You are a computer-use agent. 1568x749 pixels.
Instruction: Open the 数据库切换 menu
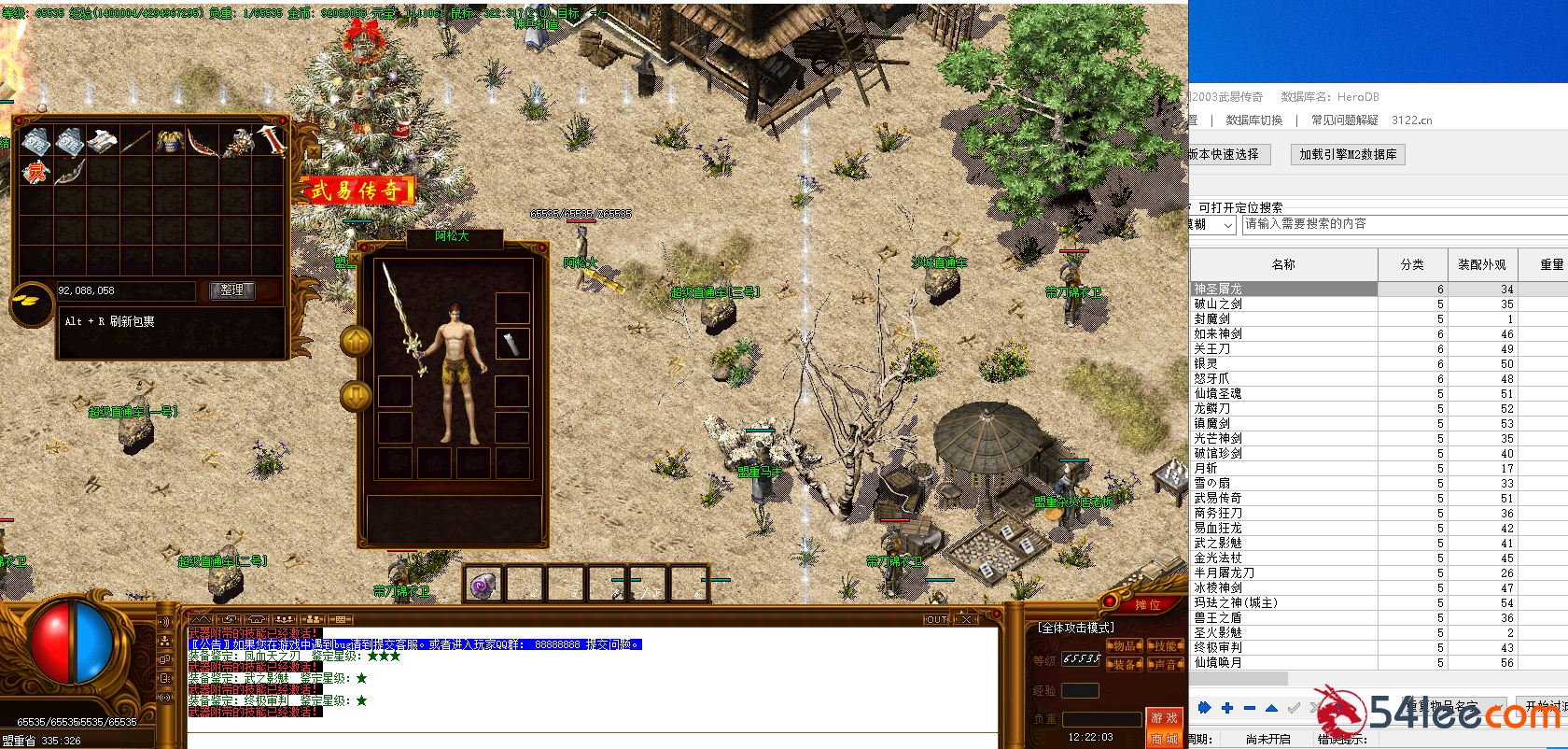click(x=1254, y=120)
